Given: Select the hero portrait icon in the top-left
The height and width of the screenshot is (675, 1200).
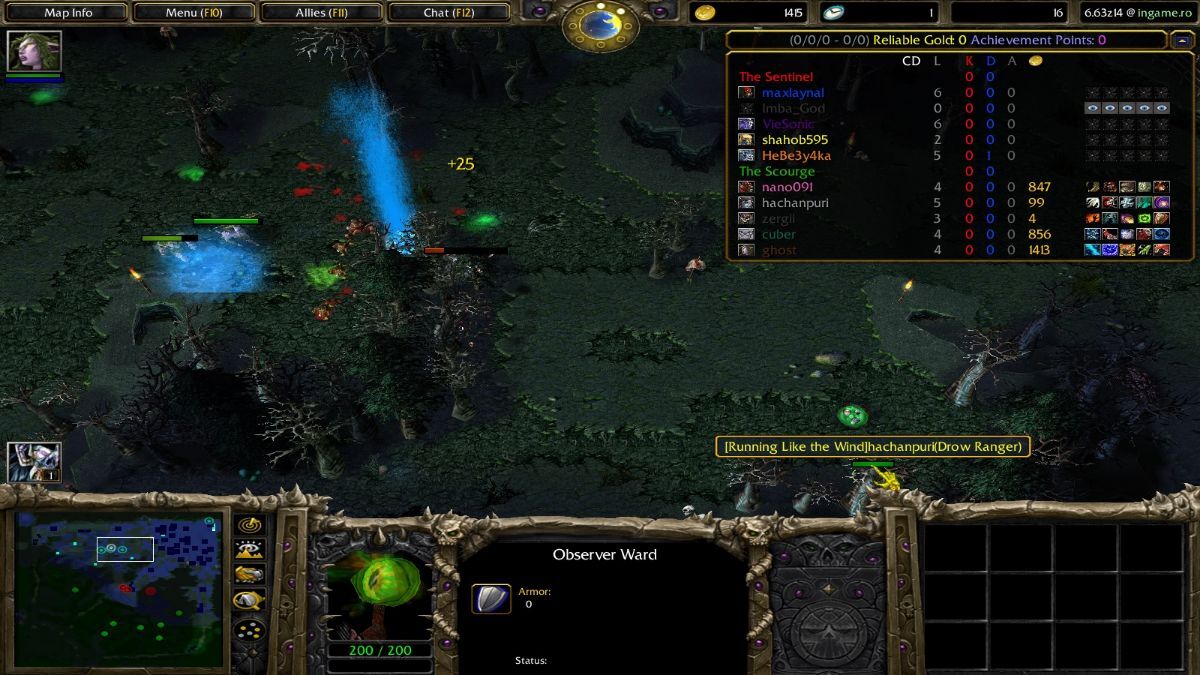Looking at the screenshot, I should pos(34,51).
